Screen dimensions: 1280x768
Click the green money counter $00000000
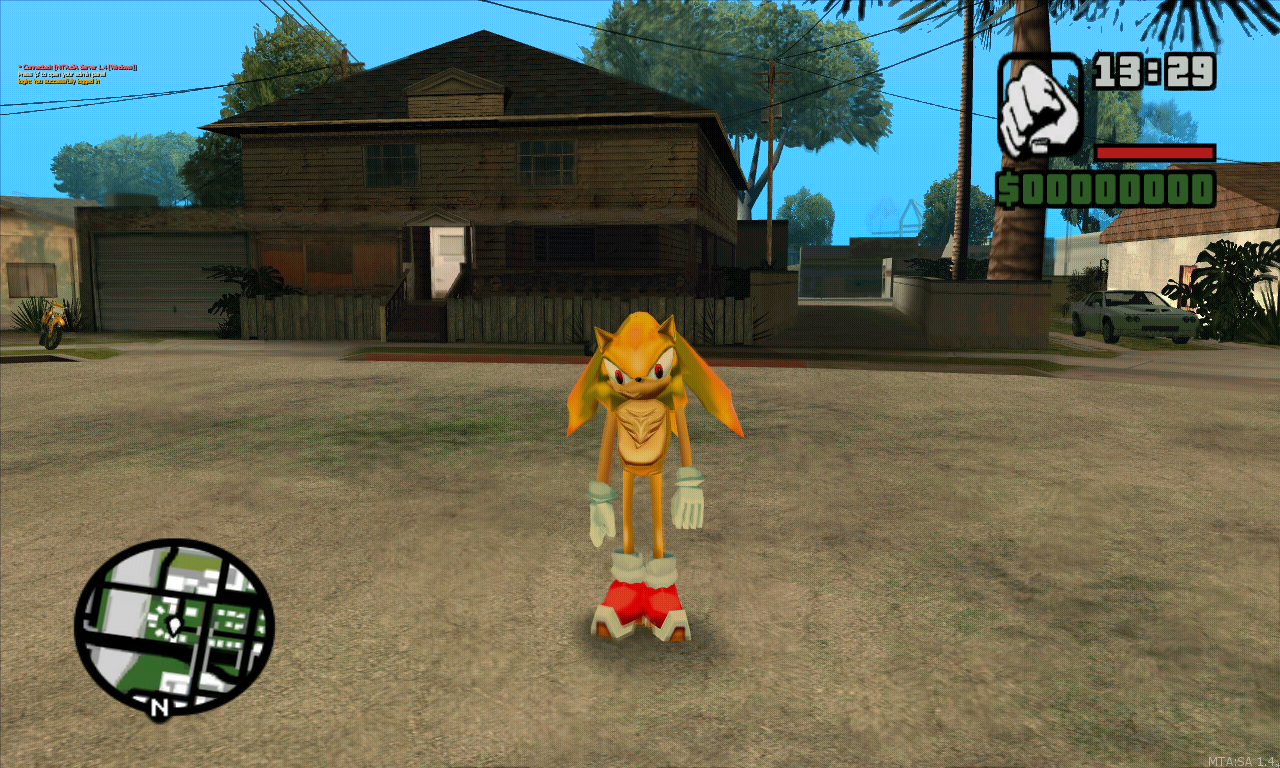[1110, 186]
